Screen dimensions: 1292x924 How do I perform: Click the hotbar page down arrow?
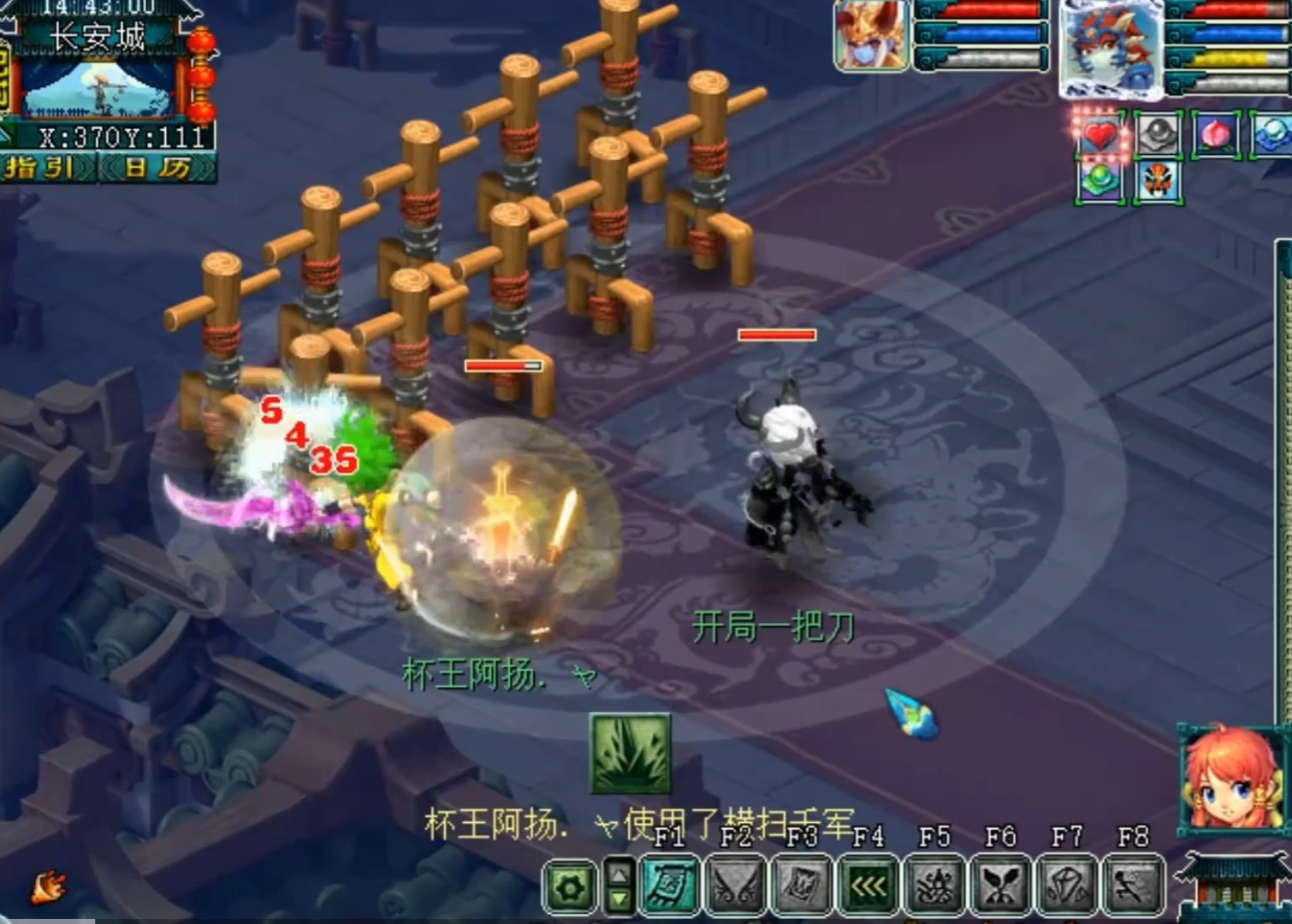coord(619,898)
